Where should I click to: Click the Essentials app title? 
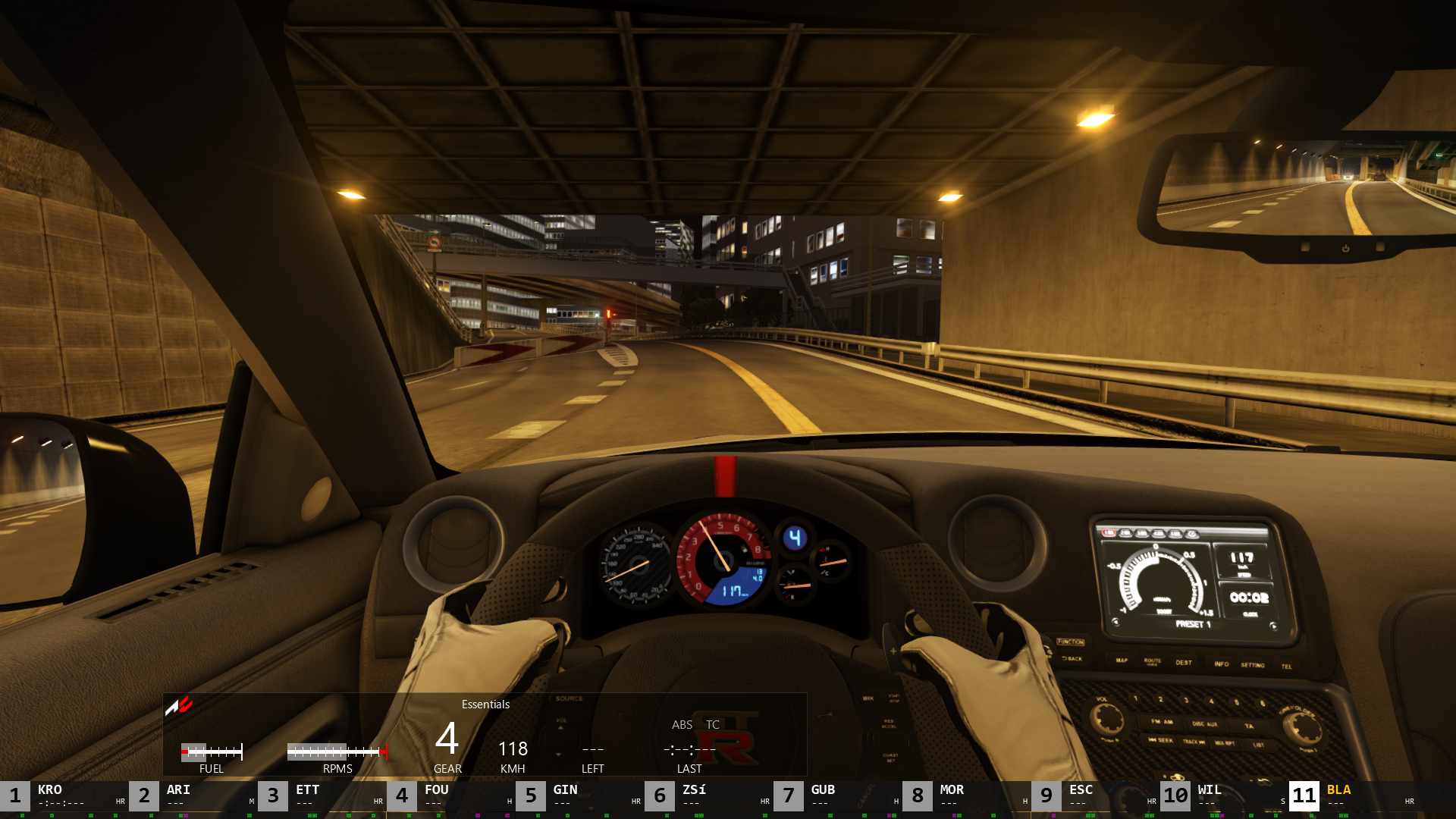point(485,704)
